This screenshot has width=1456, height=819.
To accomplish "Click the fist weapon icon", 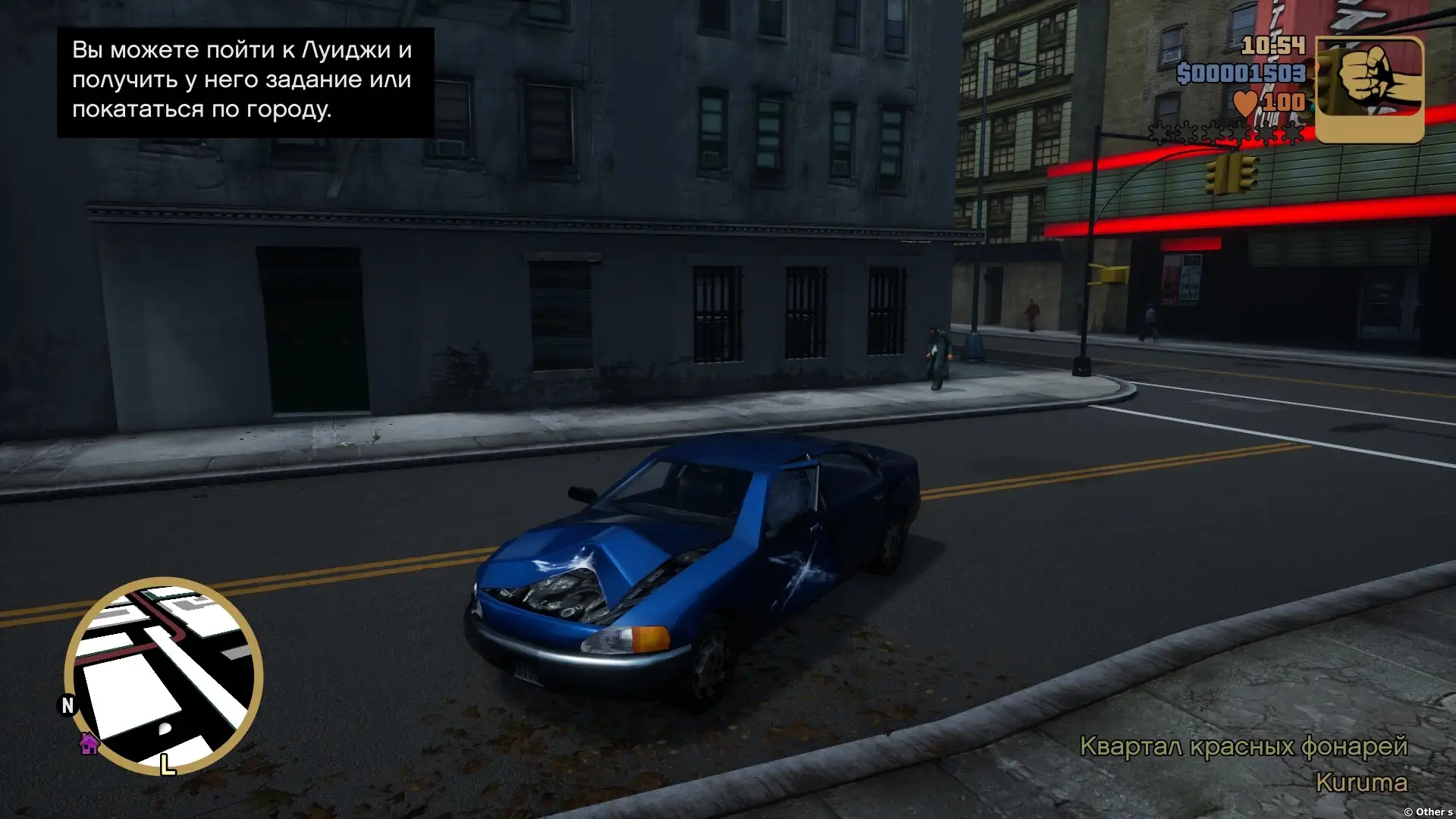I will 1369,89.
